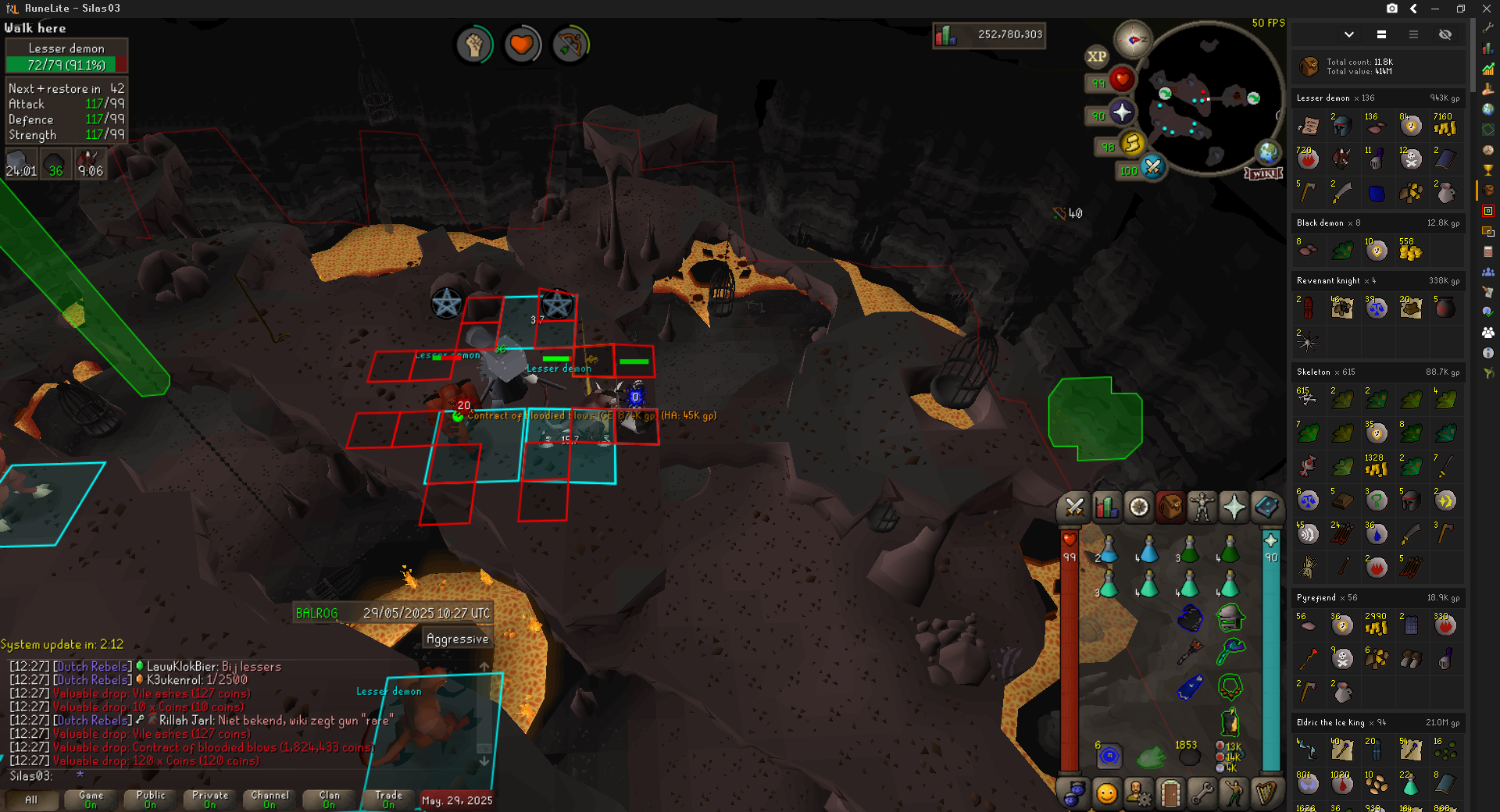Viewport: 1500px width, 812px height.
Task: Toggle run with the boot orb
Action: (x=1132, y=143)
